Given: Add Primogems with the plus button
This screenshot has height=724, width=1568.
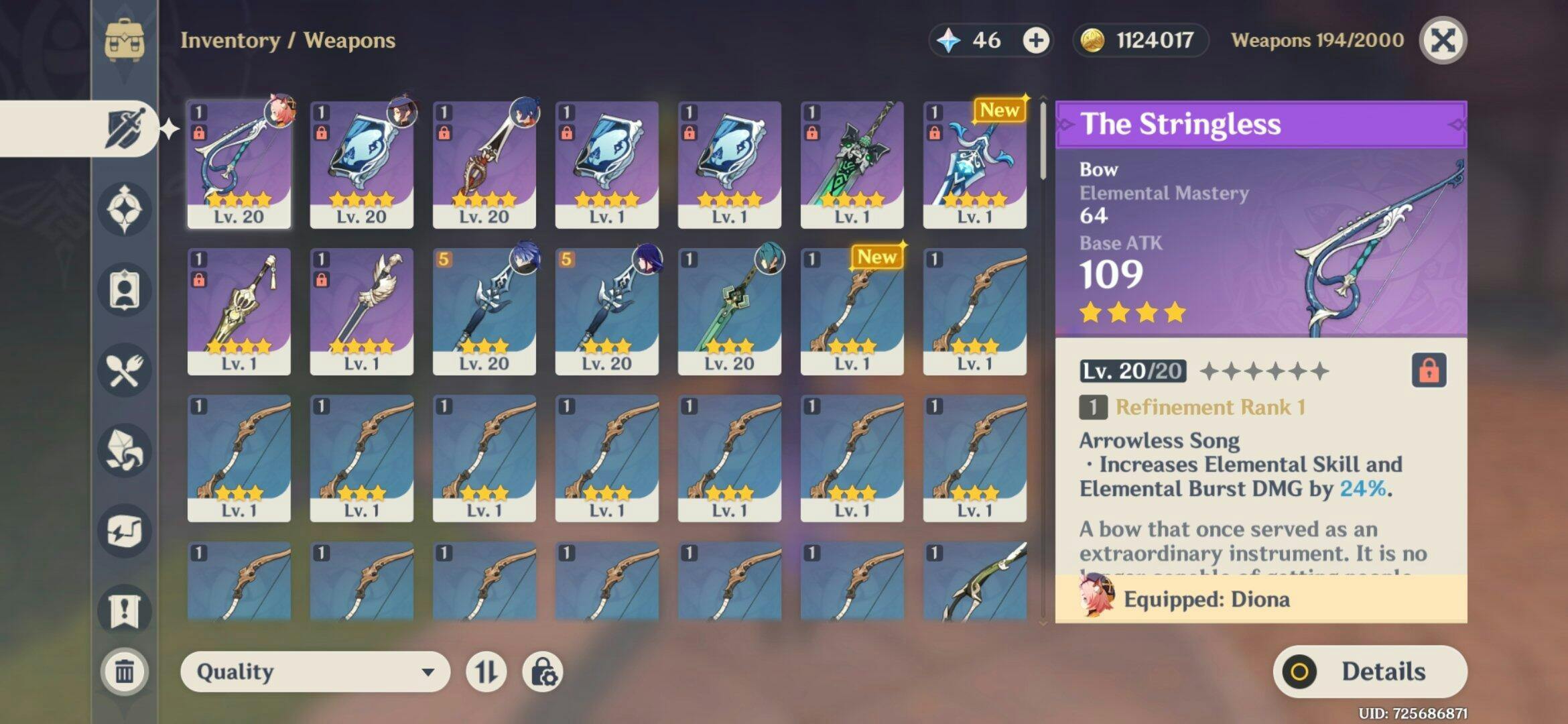Looking at the screenshot, I should click(x=1035, y=41).
